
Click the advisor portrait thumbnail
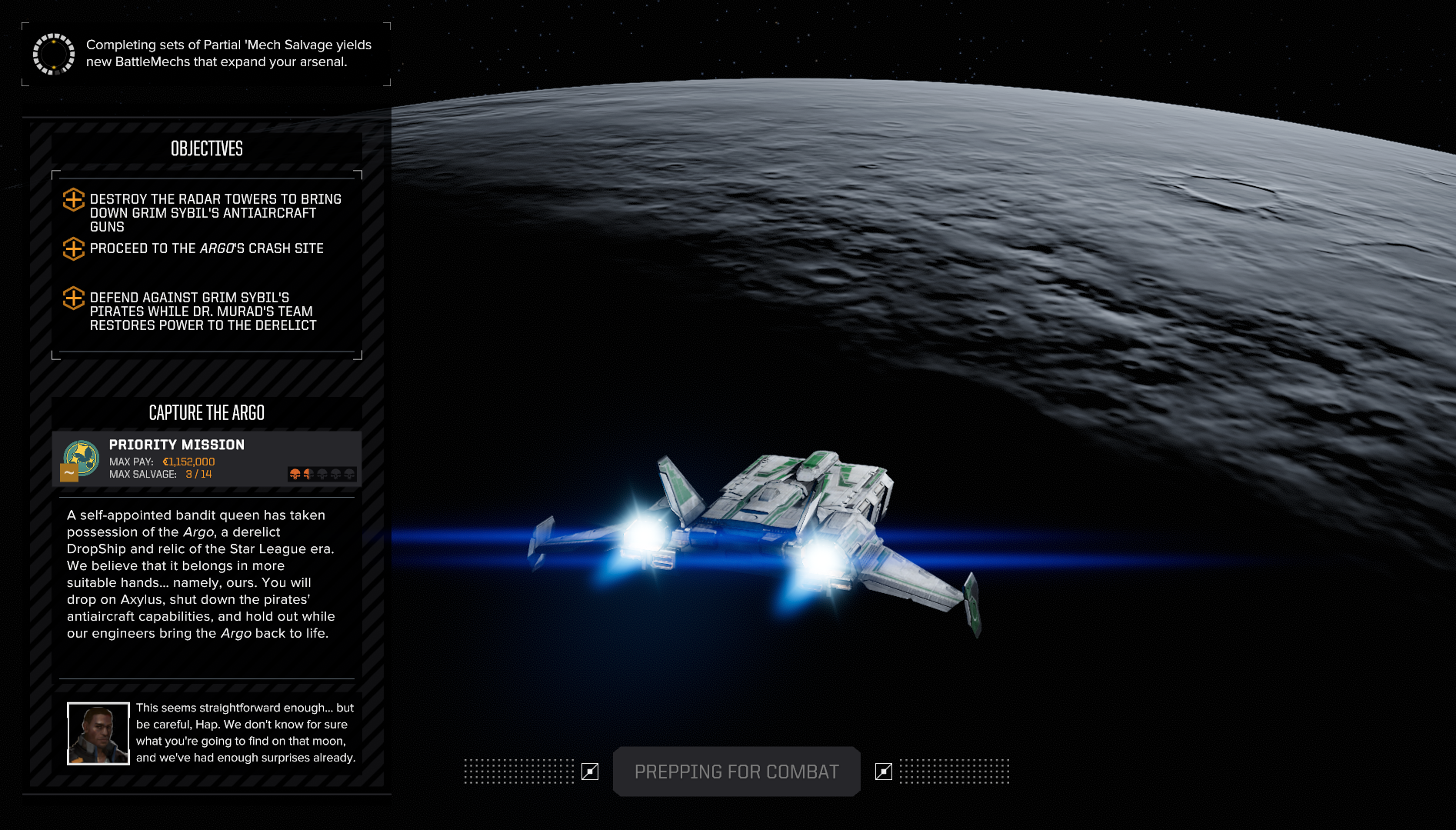click(x=98, y=733)
